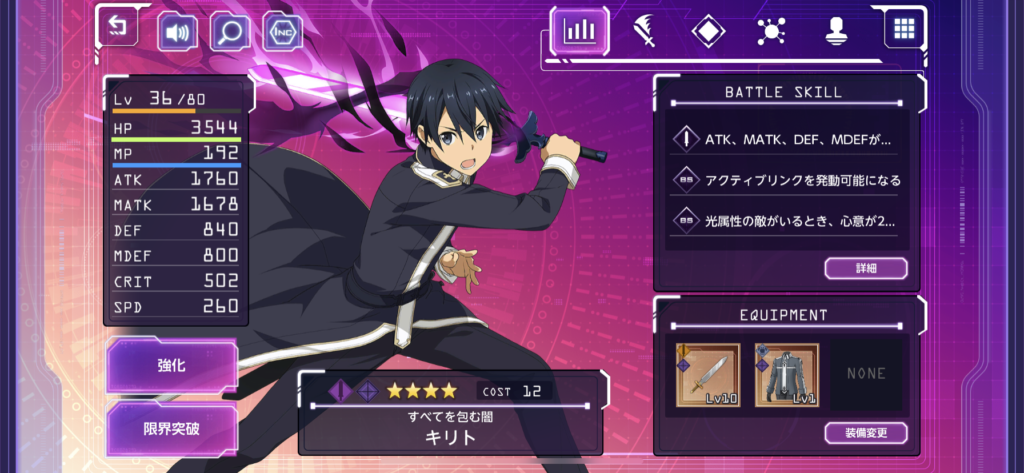Select the アクティブリンク skill row
This screenshot has height=473, width=1024.
coord(786,180)
